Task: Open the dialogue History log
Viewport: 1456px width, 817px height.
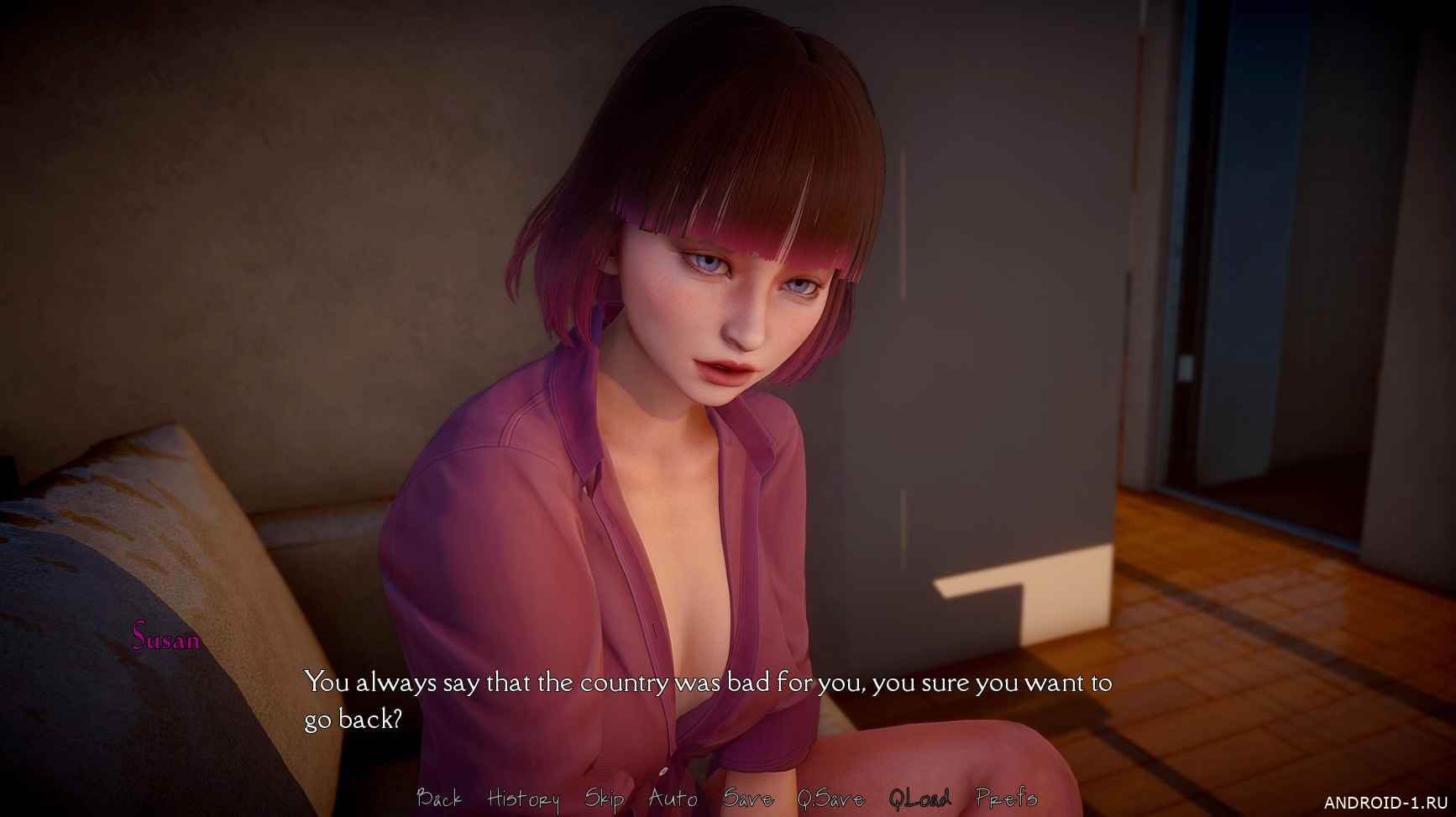Action: tap(523, 798)
